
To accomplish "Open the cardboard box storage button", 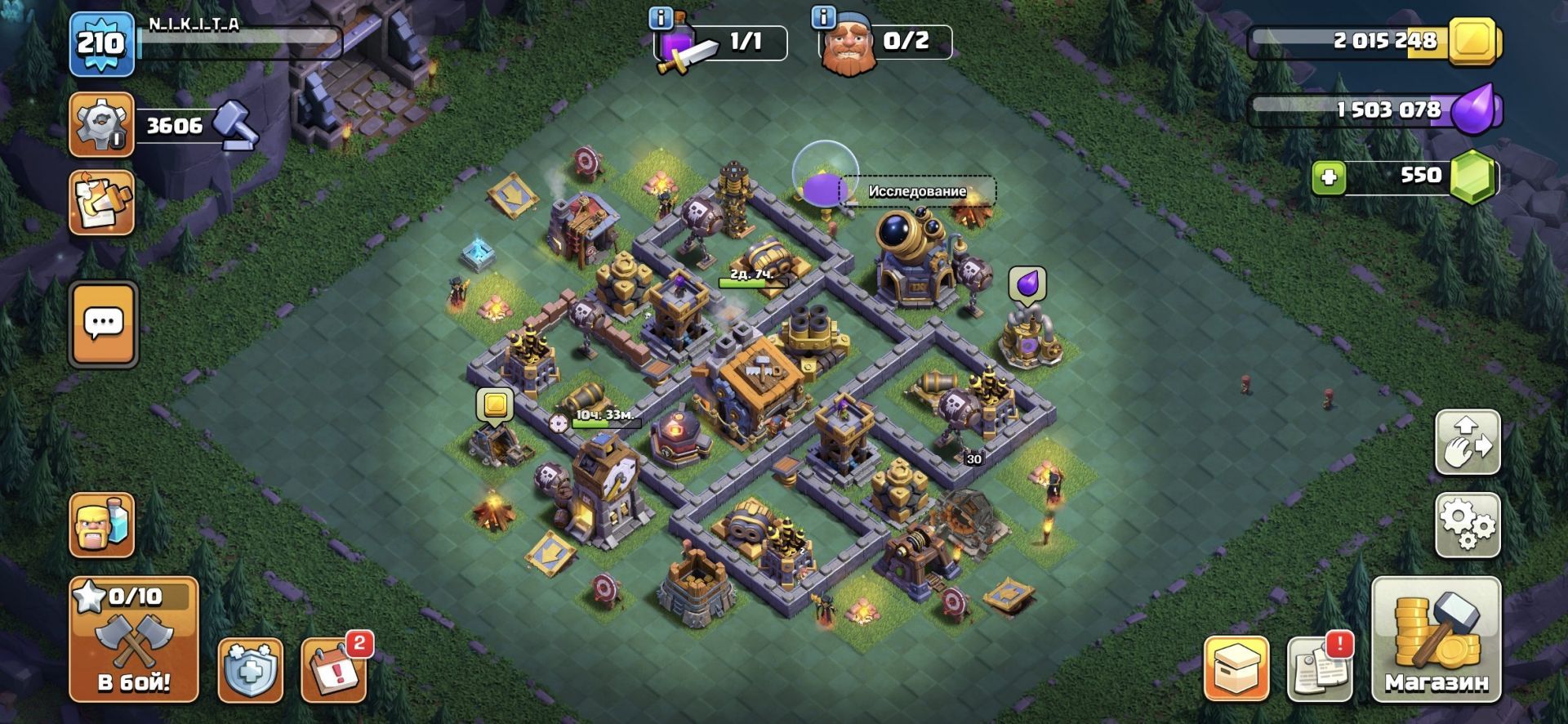I will pos(1236,670).
